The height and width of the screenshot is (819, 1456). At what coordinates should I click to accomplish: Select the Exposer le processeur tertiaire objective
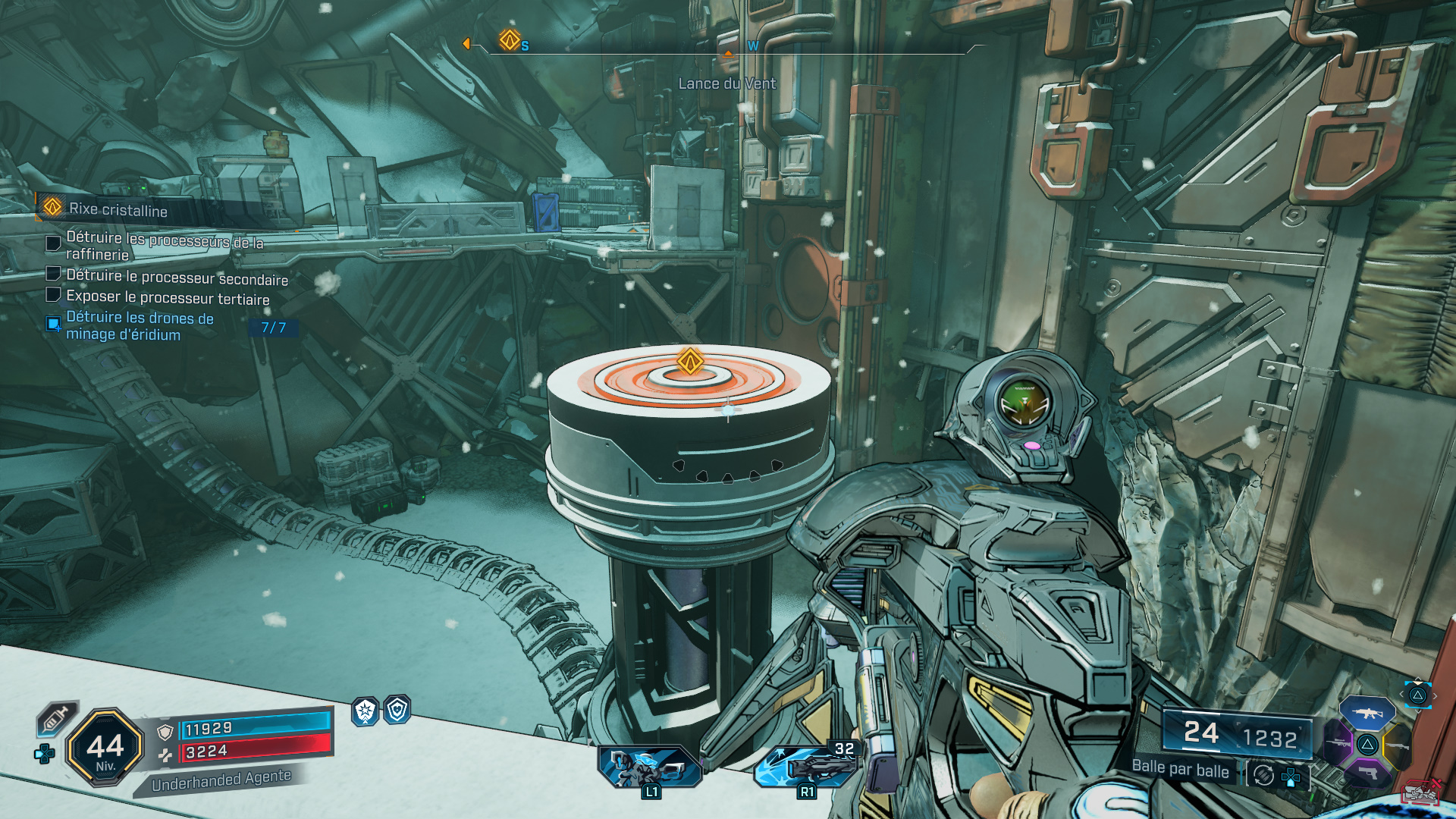168,298
